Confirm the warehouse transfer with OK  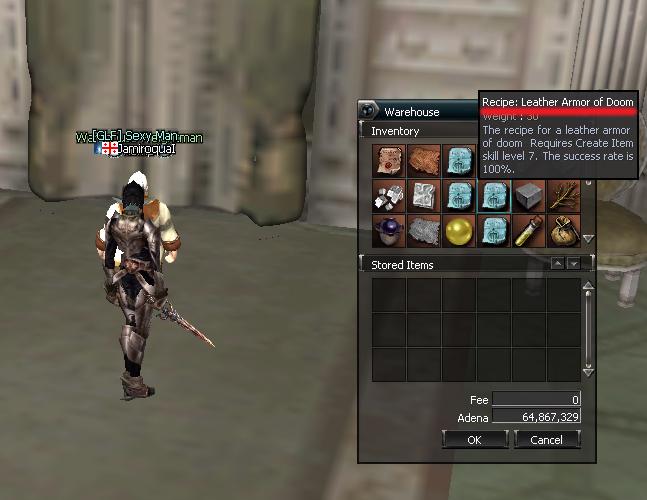[474, 440]
